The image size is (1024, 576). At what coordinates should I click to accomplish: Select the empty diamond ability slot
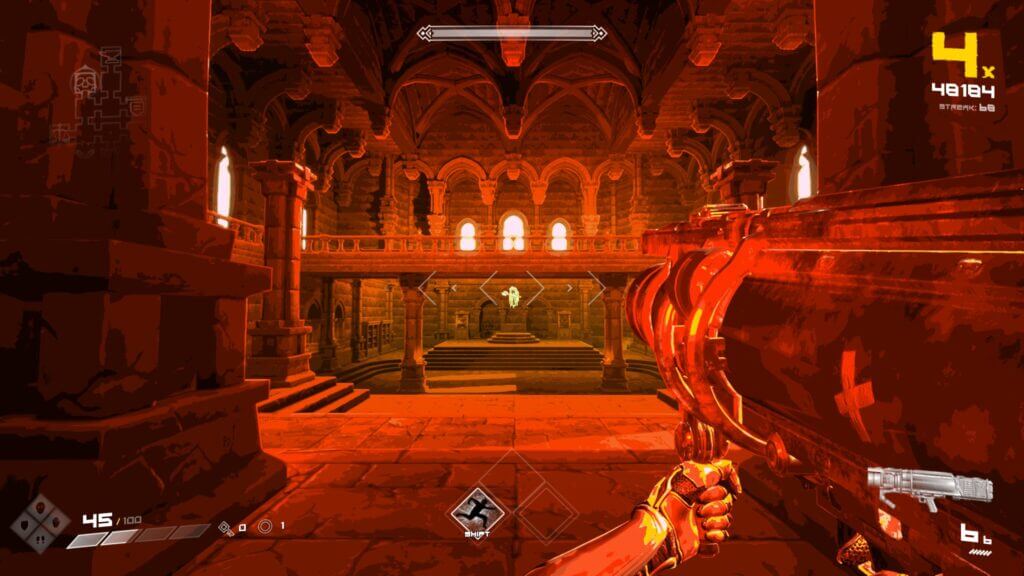(x=546, y=509)
